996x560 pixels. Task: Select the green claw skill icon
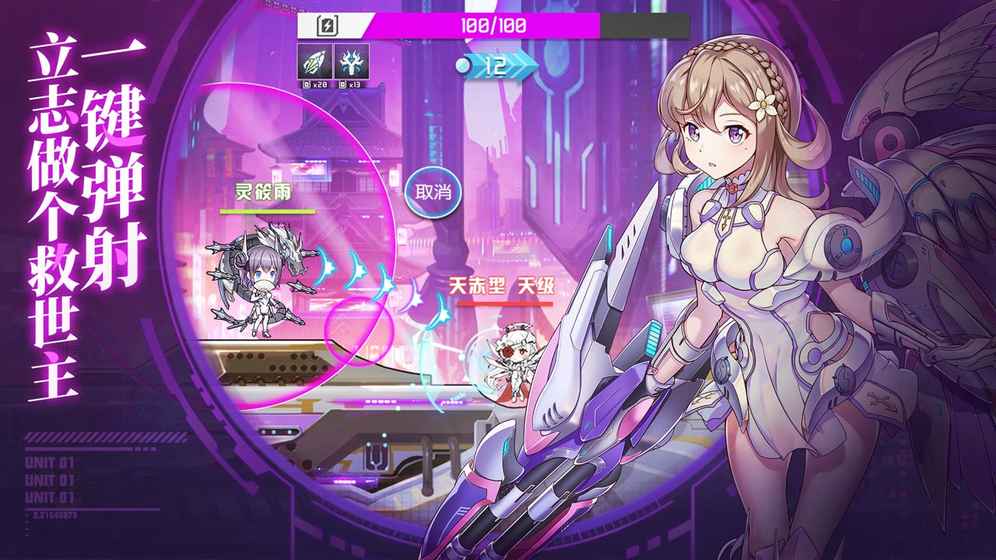point(314,62)
